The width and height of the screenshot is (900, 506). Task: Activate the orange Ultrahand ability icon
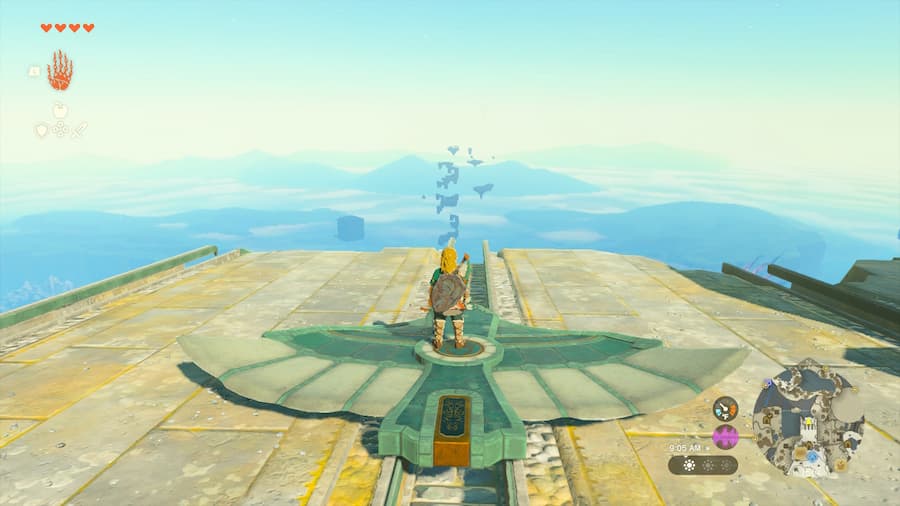click(x=60, y=71)
